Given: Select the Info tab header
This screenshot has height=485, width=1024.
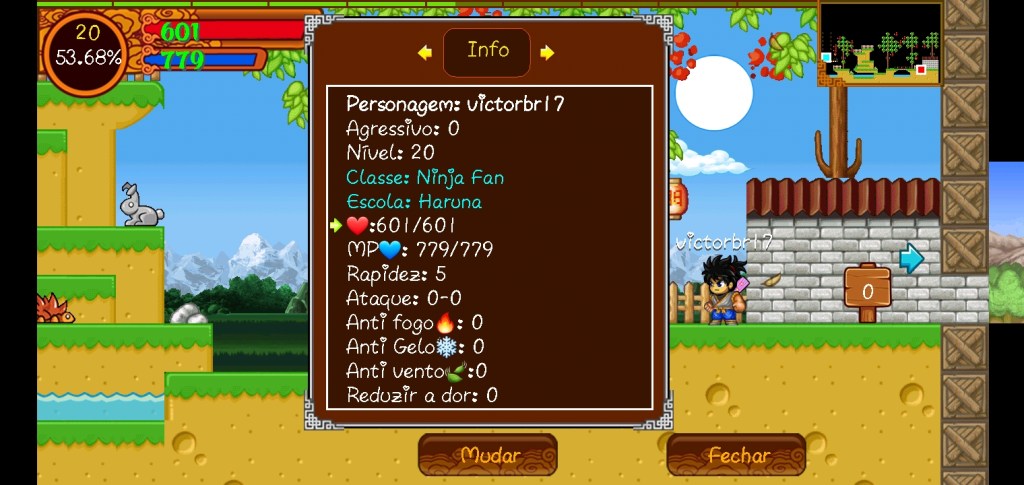Looking at the screenshot, I should 487,51.
